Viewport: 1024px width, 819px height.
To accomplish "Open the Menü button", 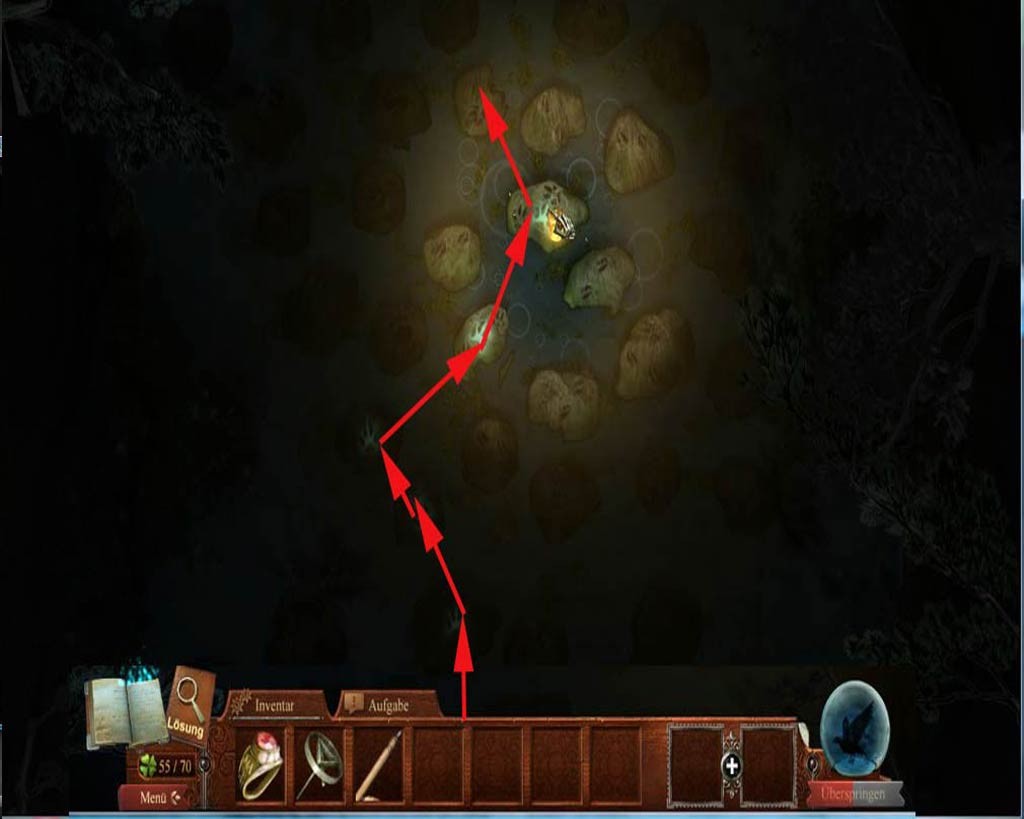I will (x=158, y=797).
